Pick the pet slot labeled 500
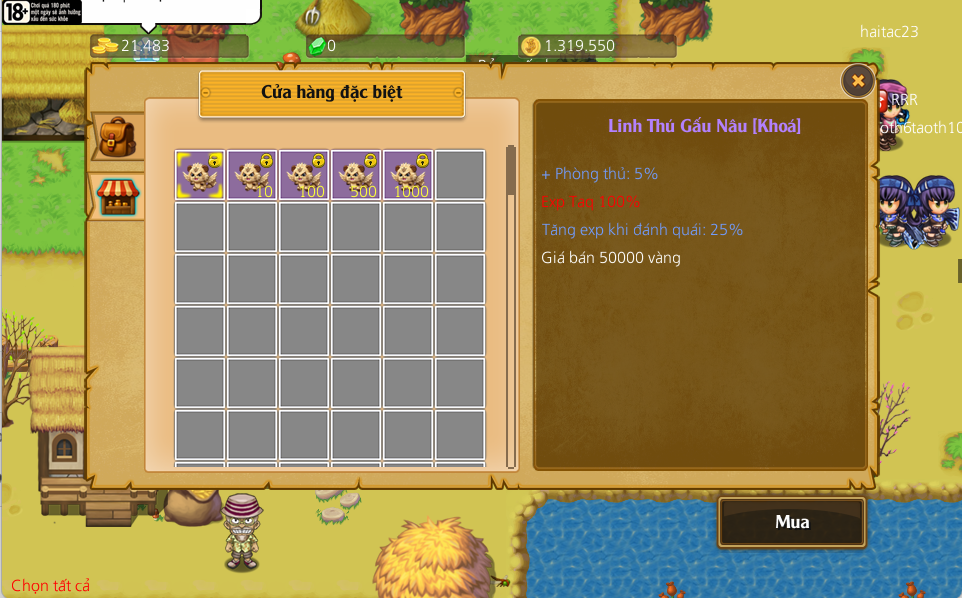 click(x=356, y=175)
